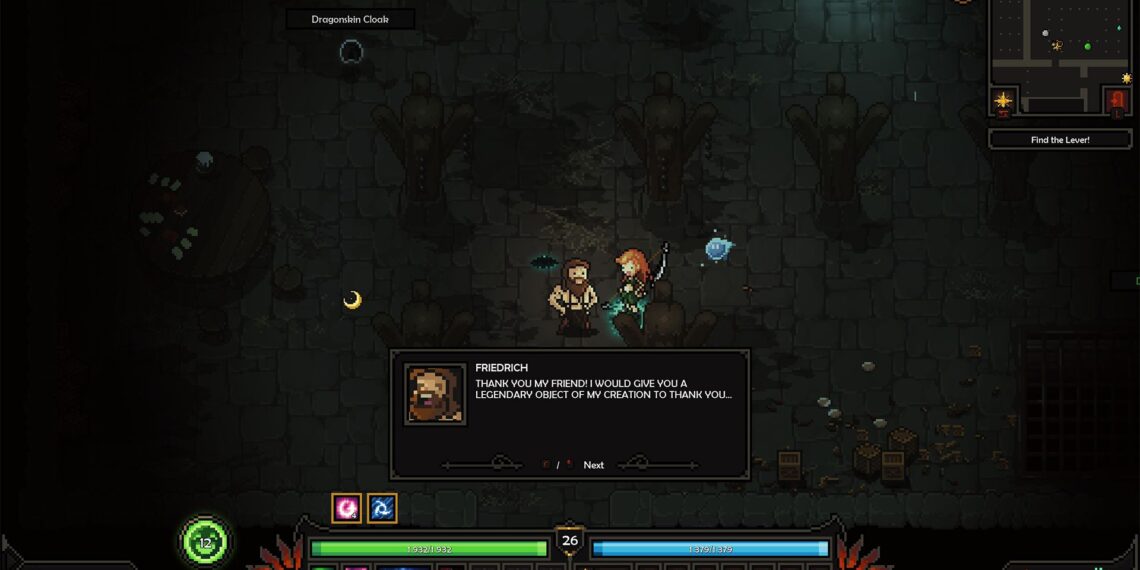This screenshot has height=570, width=1140.
Task: Select the blue vortex buff icon
Action: click(382, 508)
